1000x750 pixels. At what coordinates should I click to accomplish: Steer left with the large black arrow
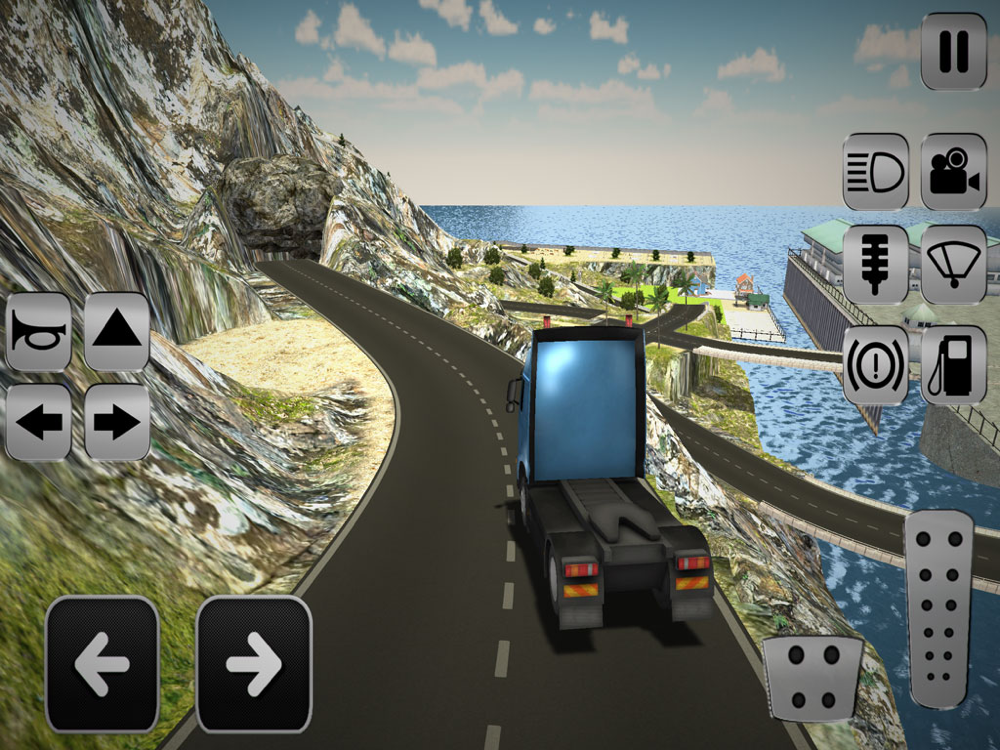(x=102, y=664)
